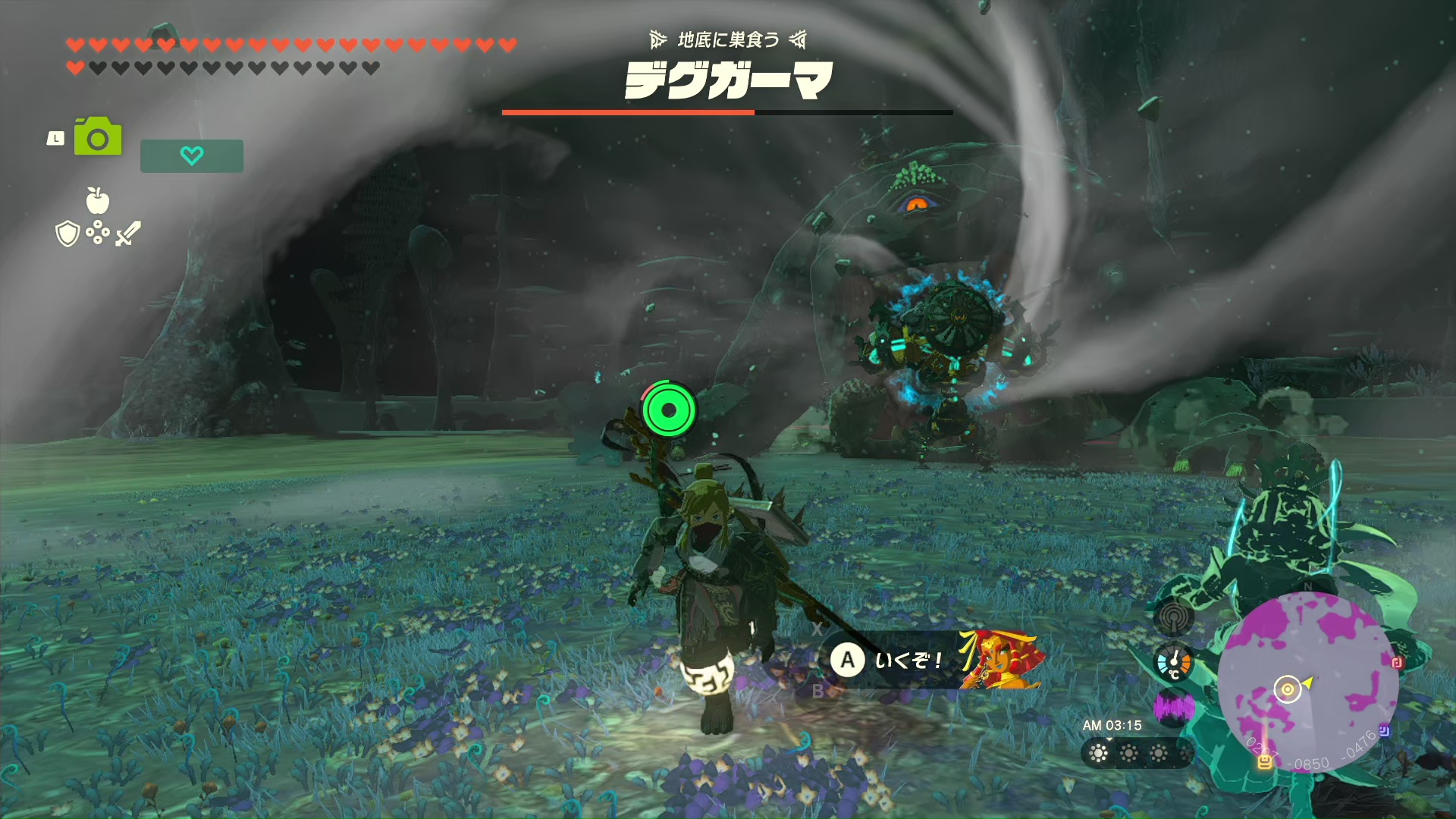This screenshot has width=1456, height=819.
Task: Select the purple-blue marker on minimap edge
Action: [x=1384, y=731]
